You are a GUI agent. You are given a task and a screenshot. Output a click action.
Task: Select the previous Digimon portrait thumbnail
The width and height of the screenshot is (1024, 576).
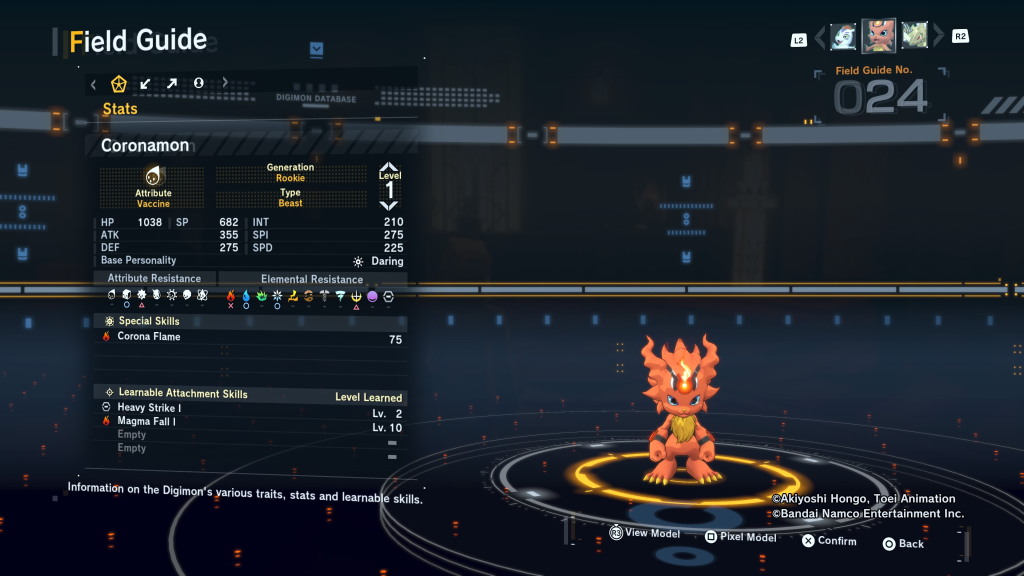pos(843,37)
